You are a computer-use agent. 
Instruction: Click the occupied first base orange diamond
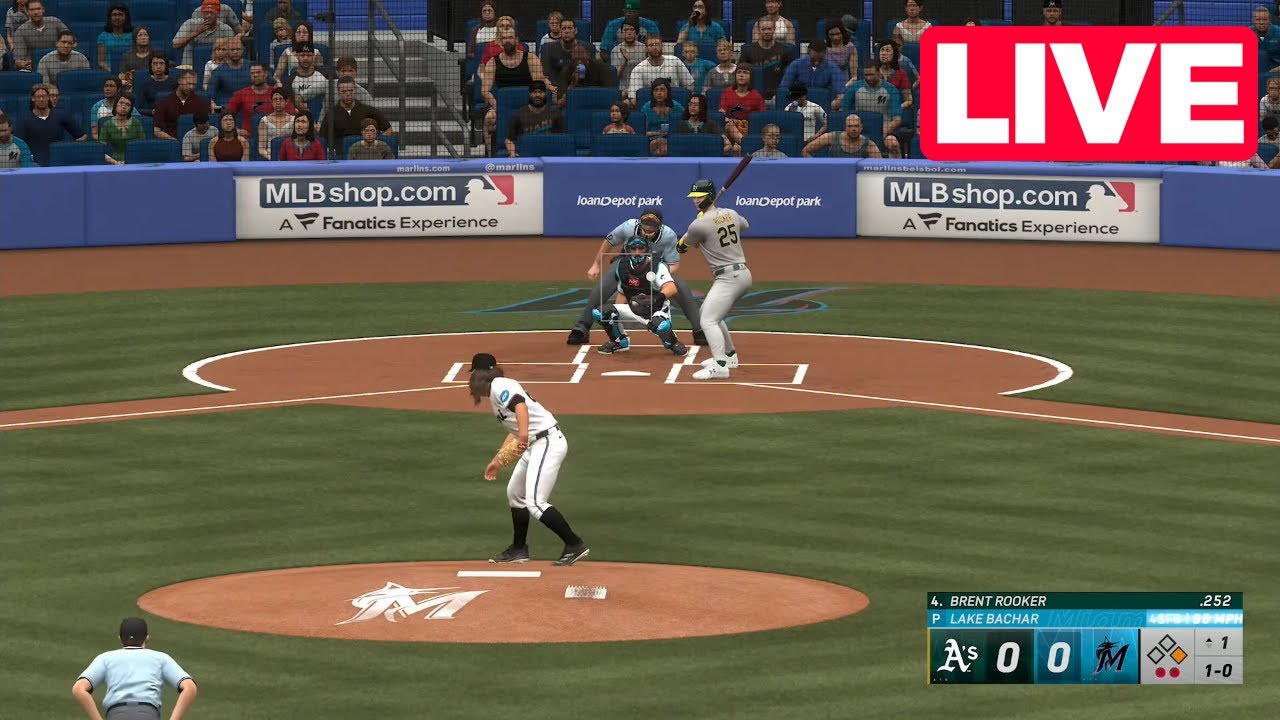1179,653
